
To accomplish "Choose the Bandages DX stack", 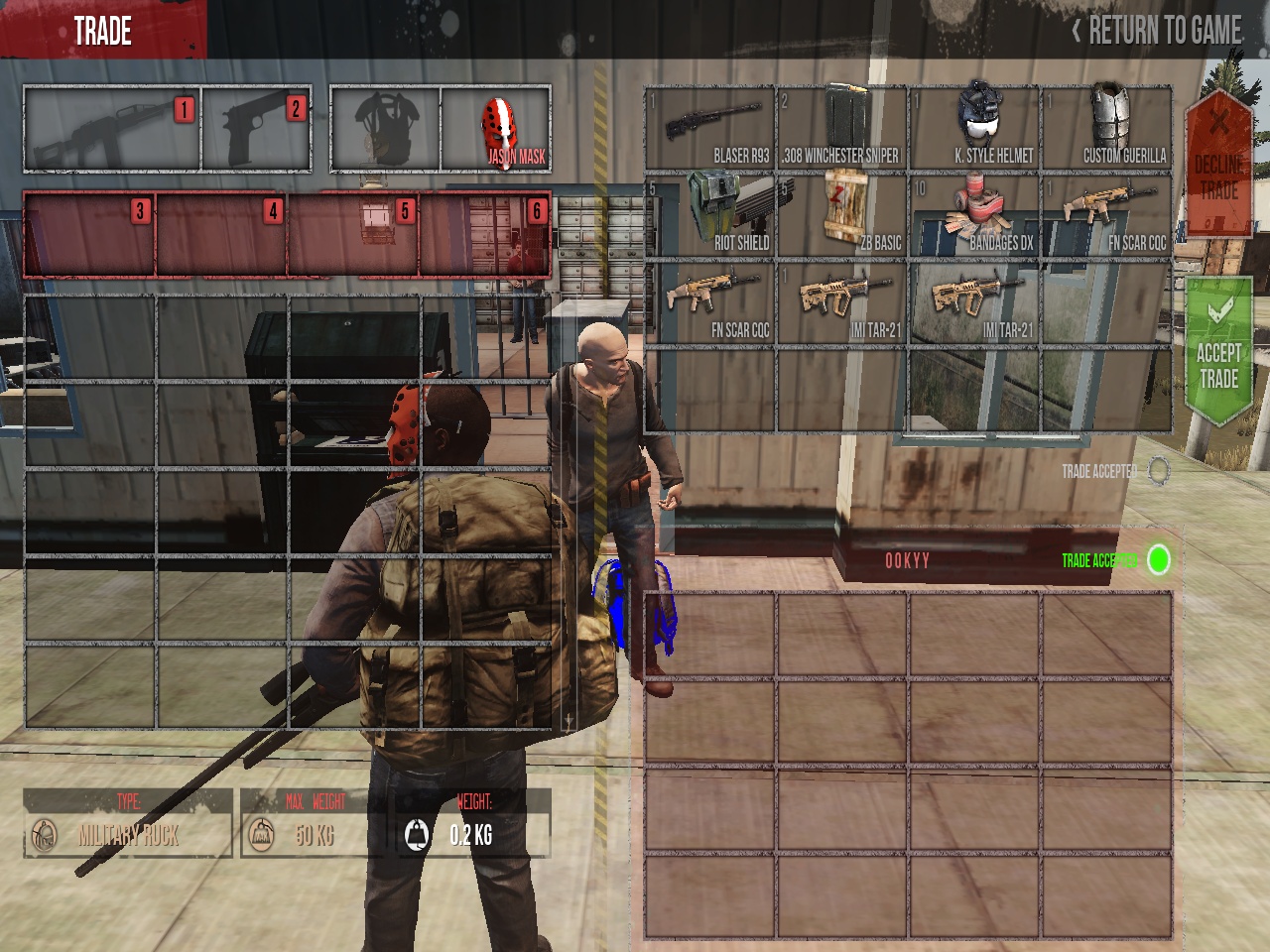I will pyautogui.click(x=974, y=215).
